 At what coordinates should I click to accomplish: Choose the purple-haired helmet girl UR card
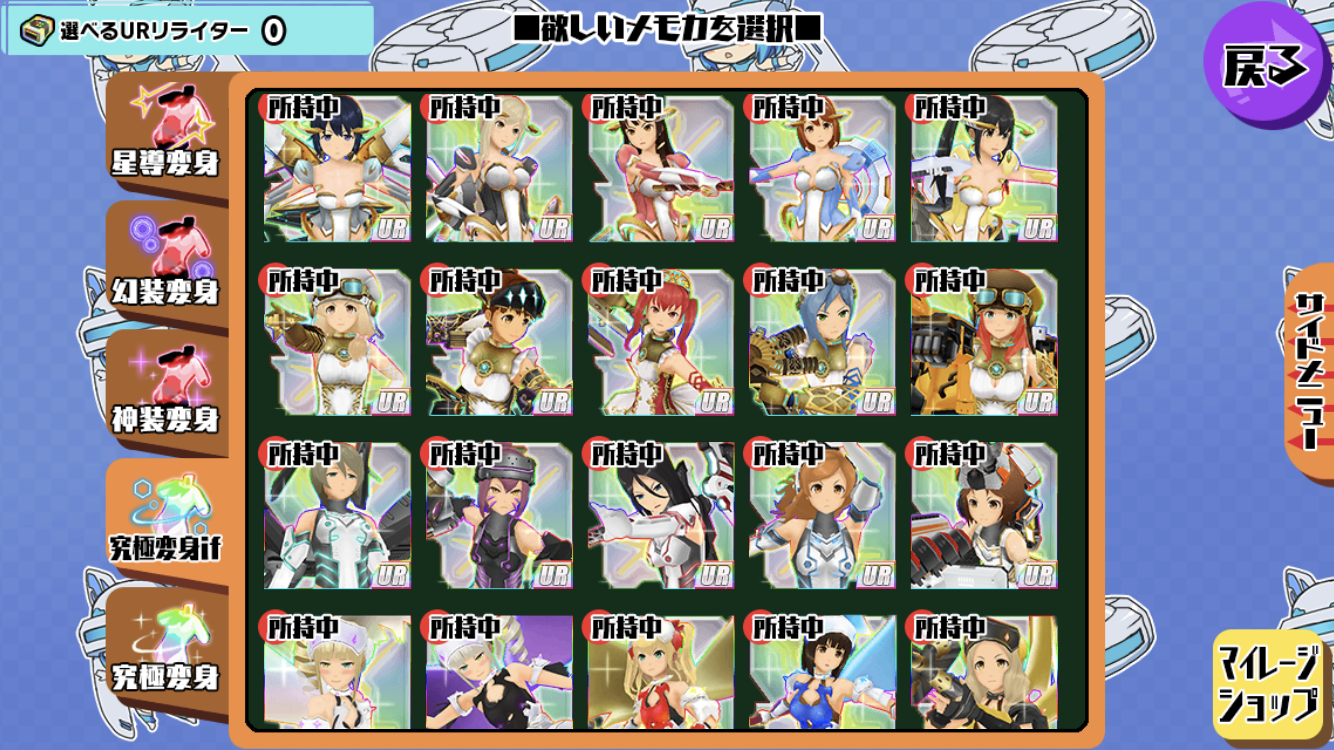(x=499, y=515)
